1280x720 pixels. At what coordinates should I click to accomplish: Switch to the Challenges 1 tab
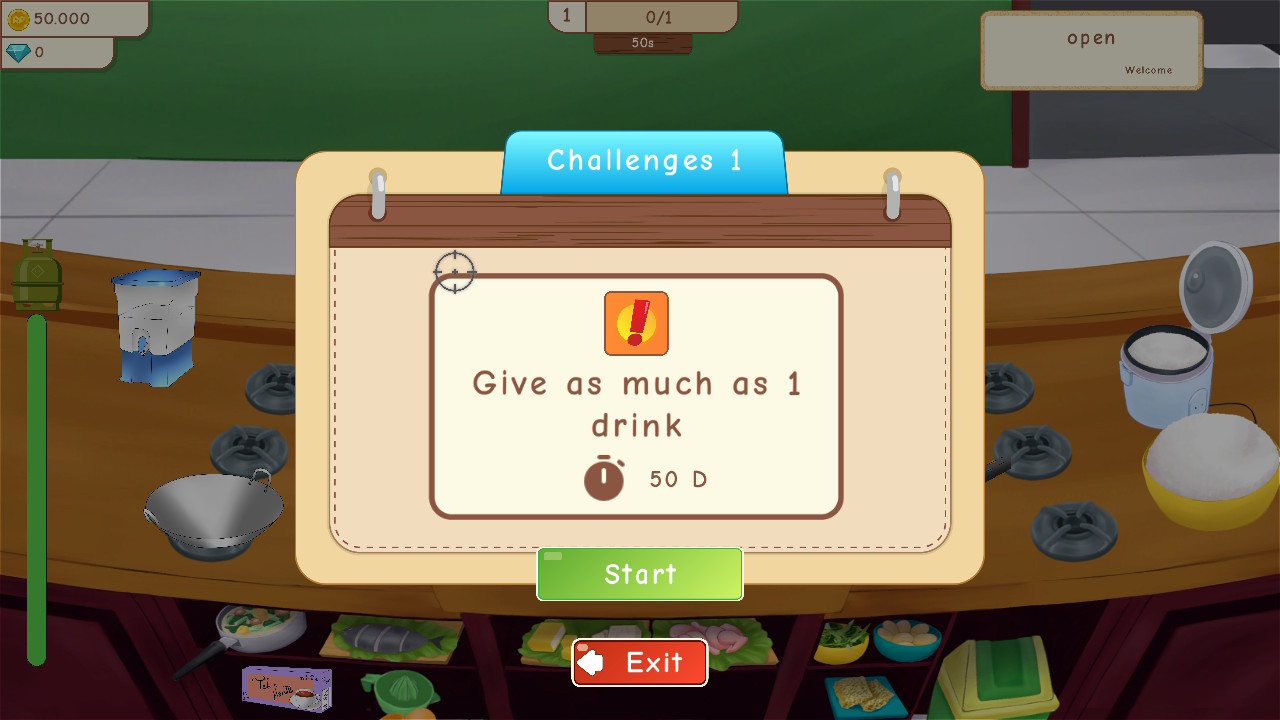643,160
